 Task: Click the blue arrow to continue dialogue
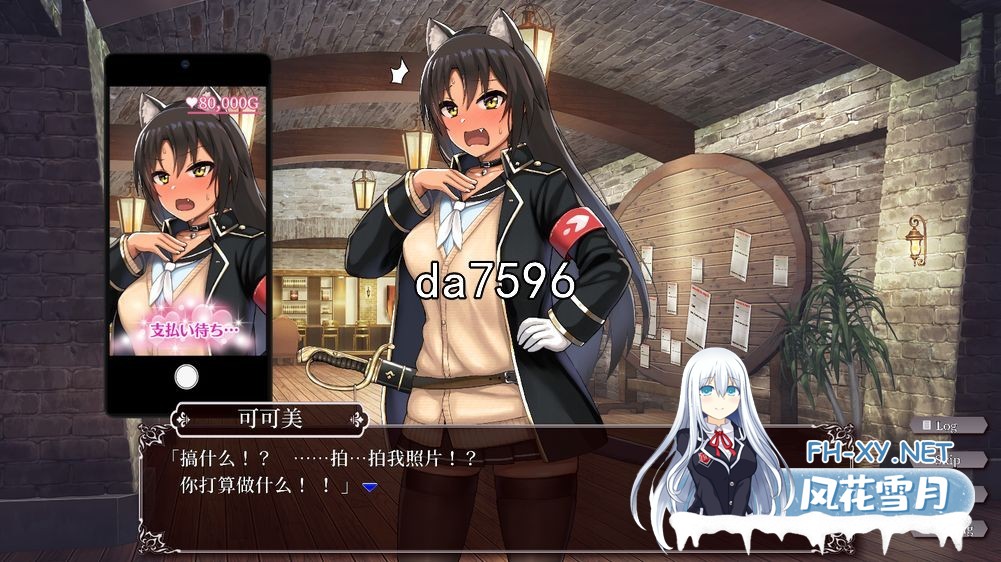tap(369, 487)
